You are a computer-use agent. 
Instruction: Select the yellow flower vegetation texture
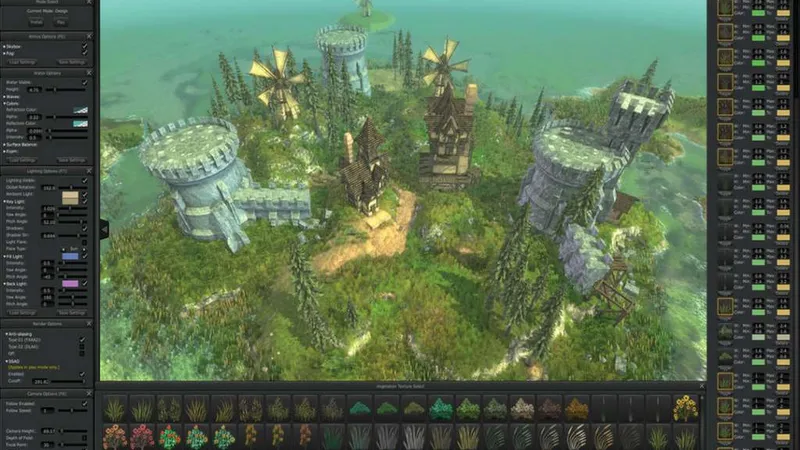point(685,408)
